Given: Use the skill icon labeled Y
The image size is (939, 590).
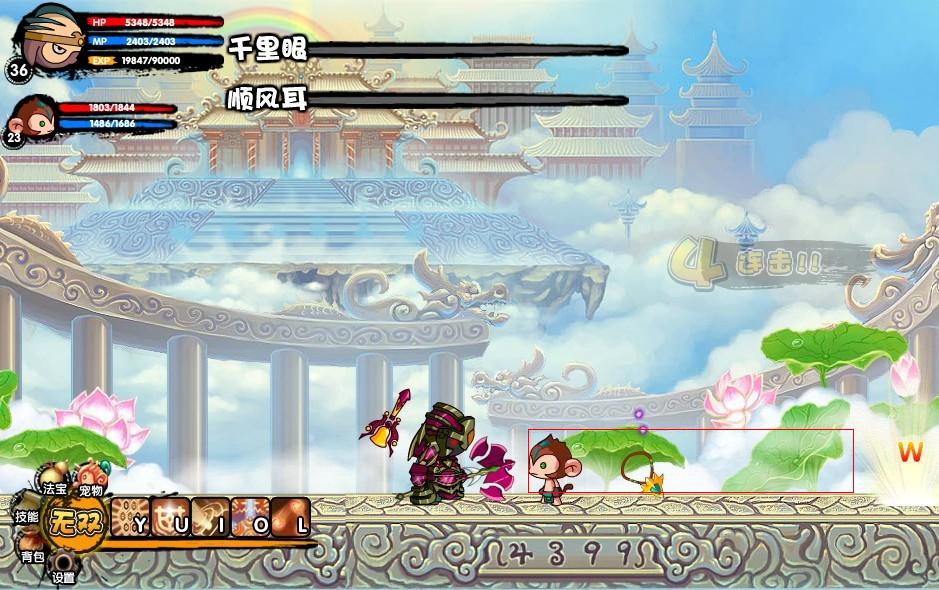Looking at the screenshot, I should 130,517.
